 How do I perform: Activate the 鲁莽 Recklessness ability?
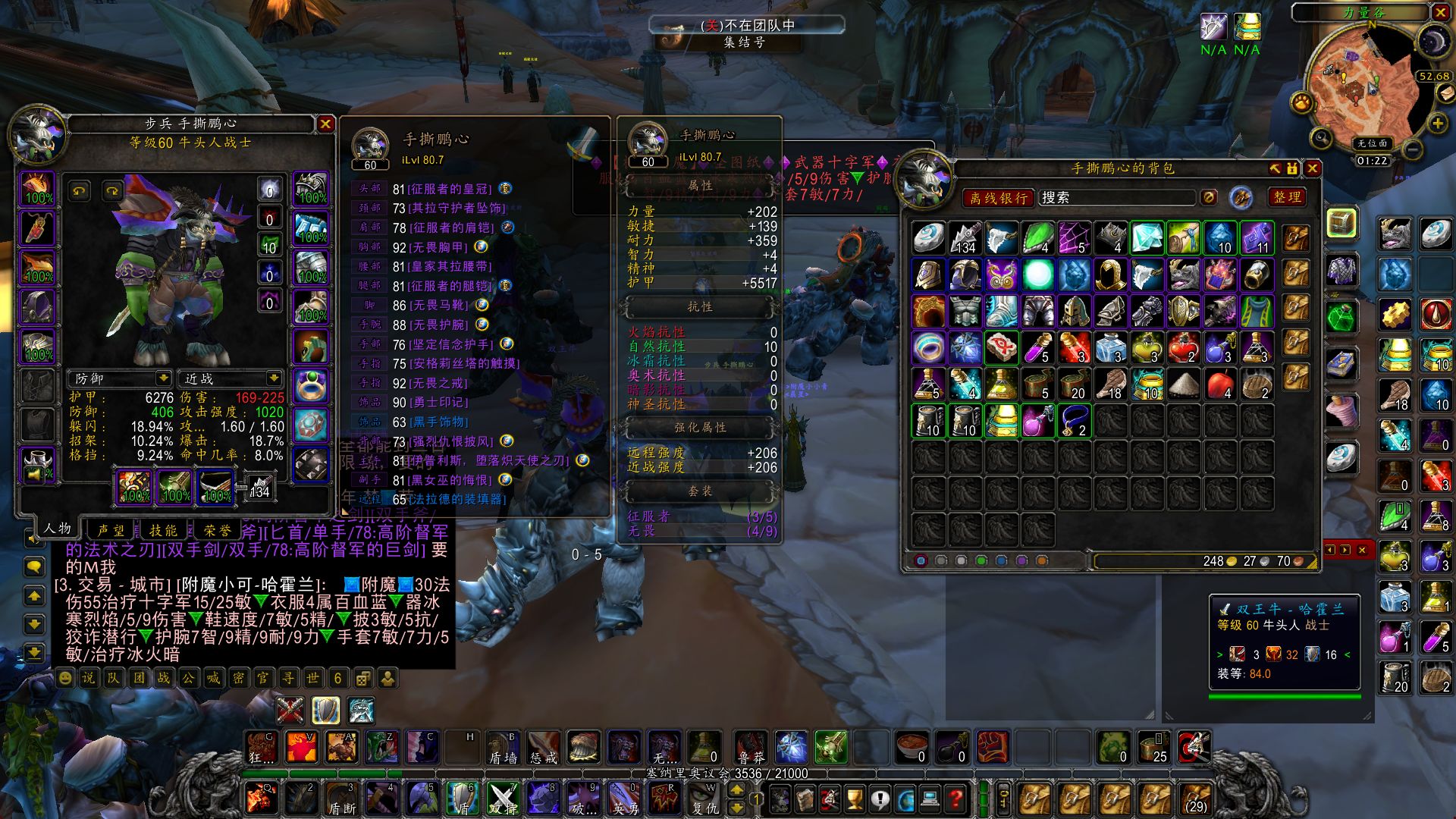[x=751, y=747]
